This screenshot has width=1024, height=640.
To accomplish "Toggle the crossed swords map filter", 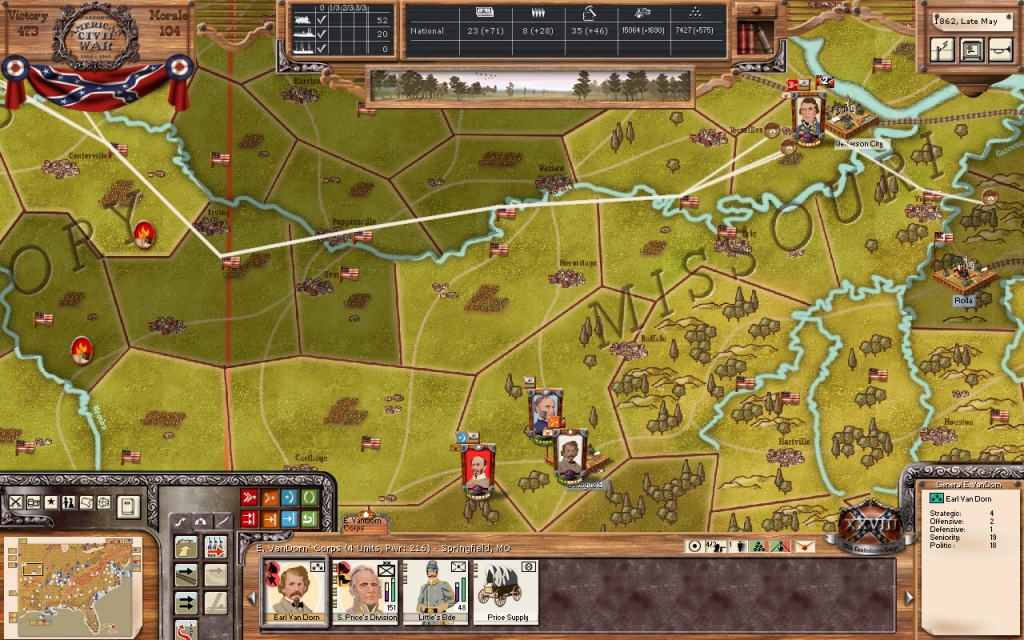I will pos(16,502).
